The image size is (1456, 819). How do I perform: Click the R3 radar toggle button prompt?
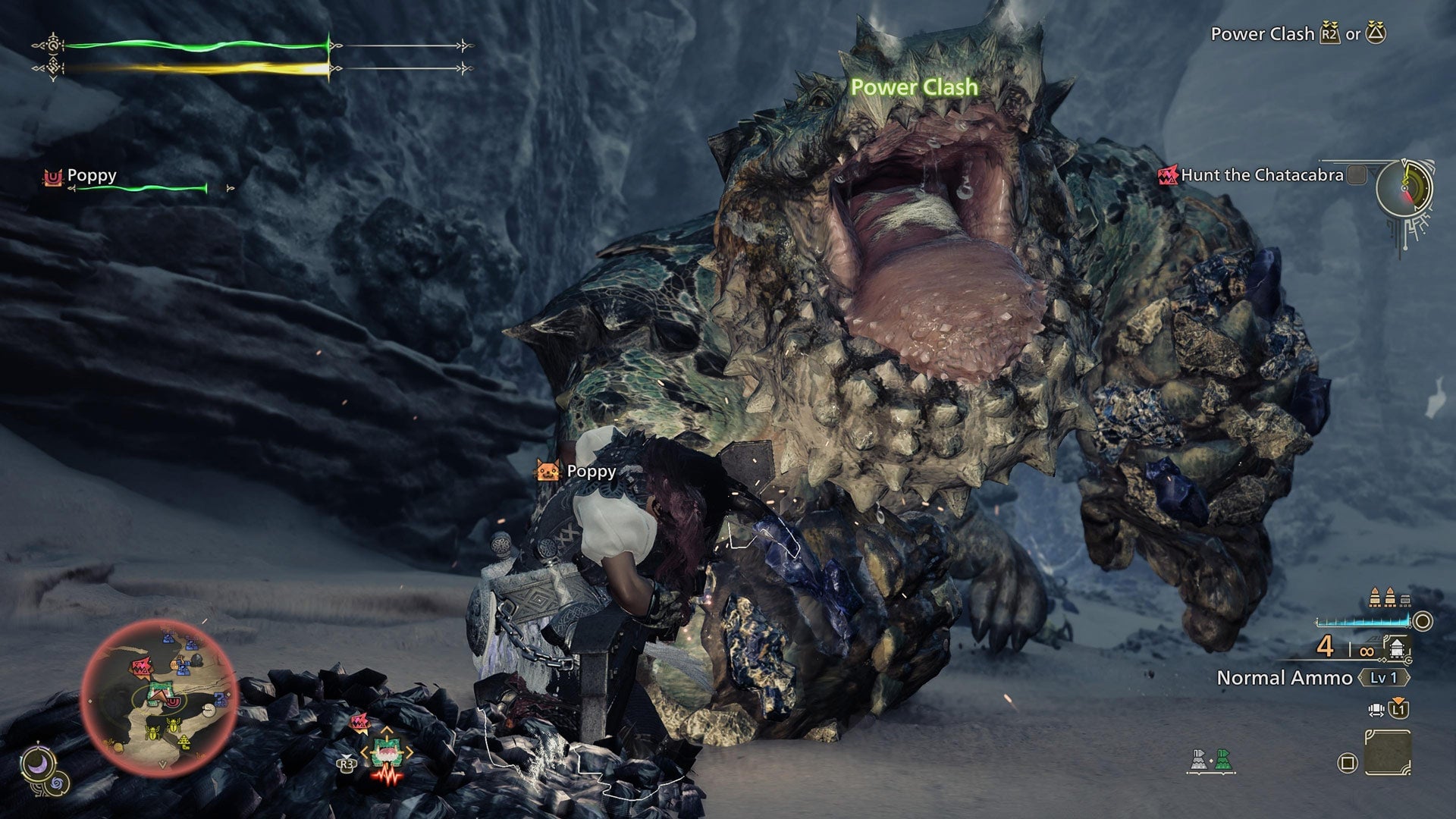click(x=347, y=765)
